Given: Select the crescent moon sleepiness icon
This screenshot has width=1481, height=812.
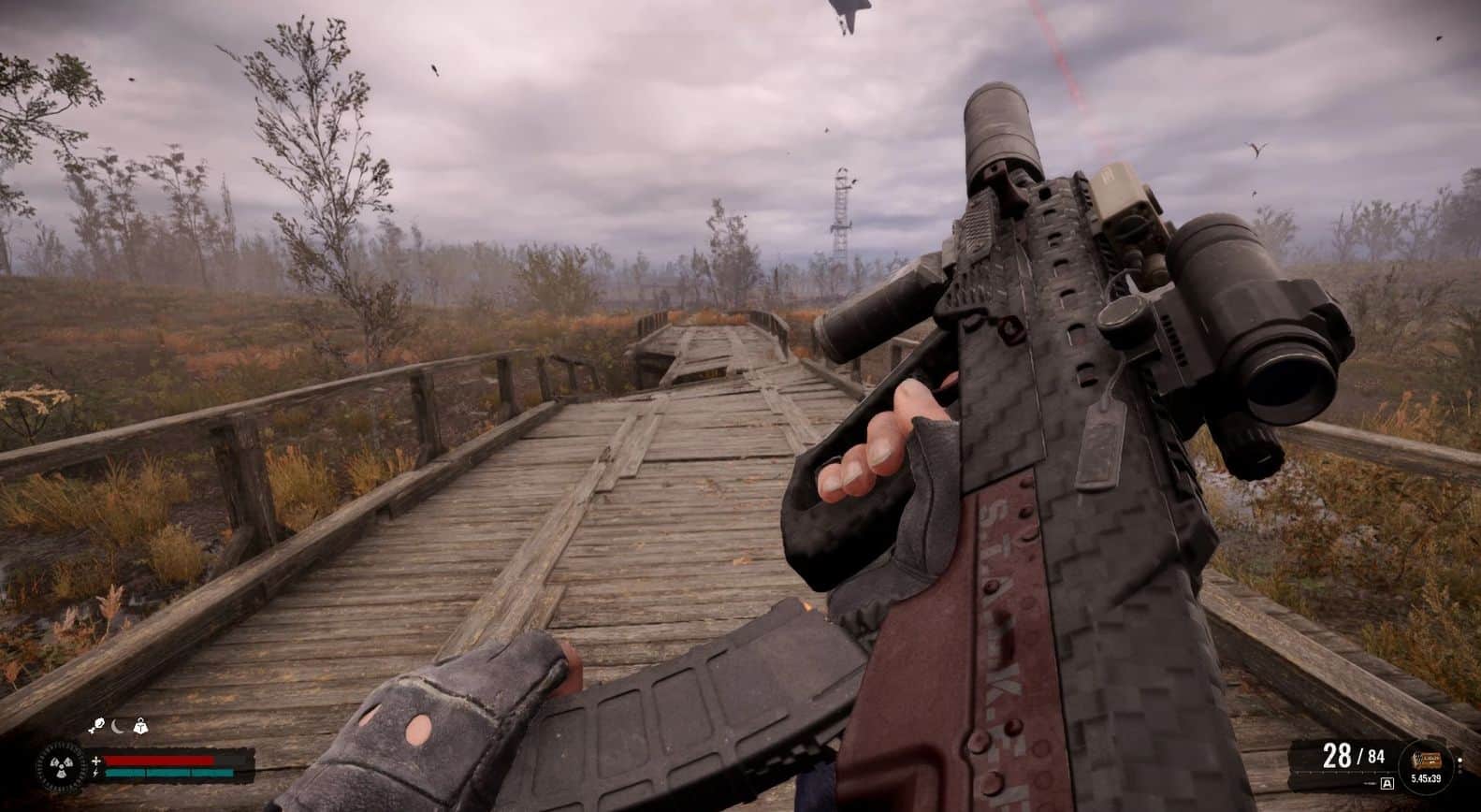Looking at the screenshot, I should point(119,725).
